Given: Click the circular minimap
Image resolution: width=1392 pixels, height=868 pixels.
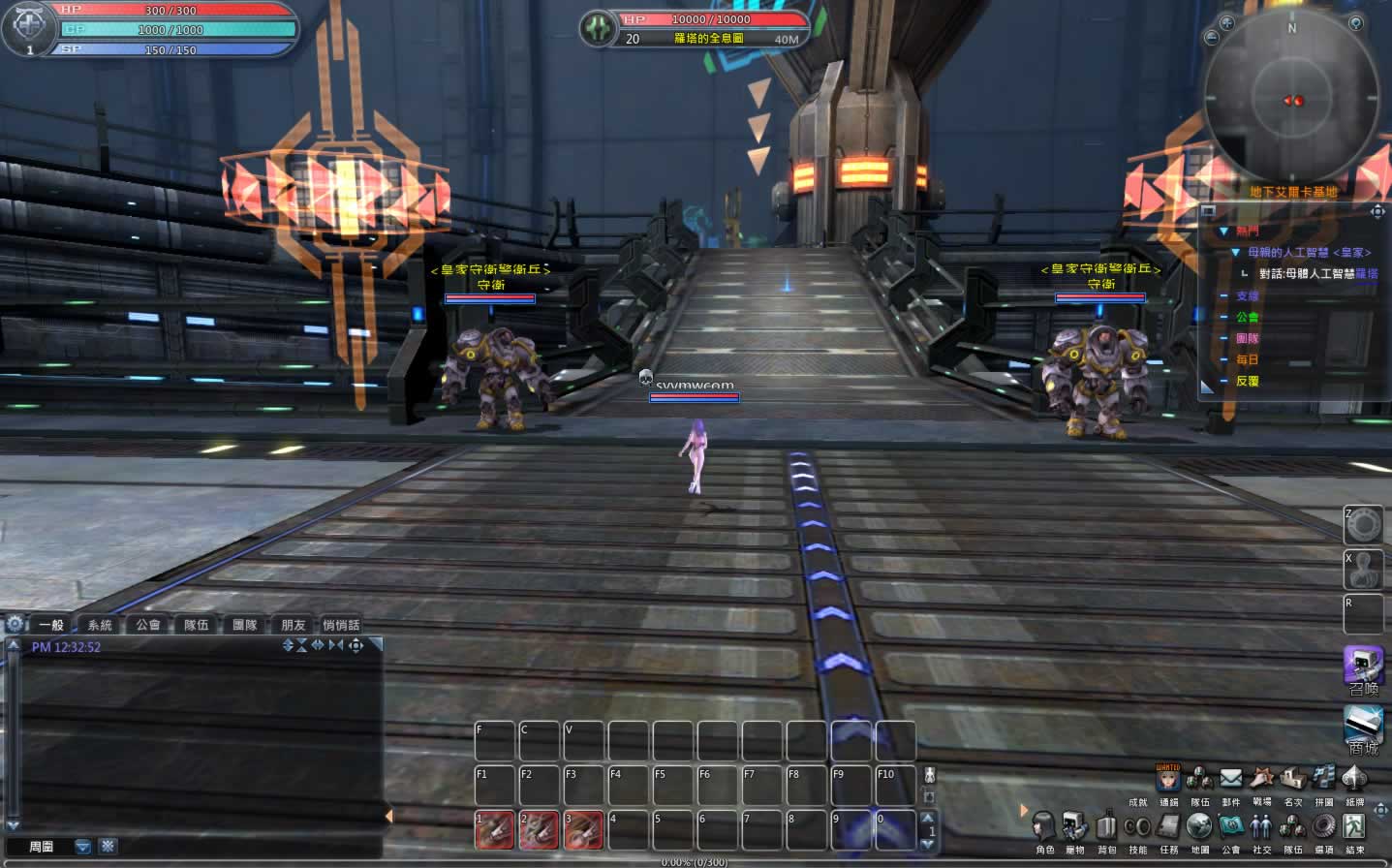Looking at the screenshot, I should (1292, 99).
